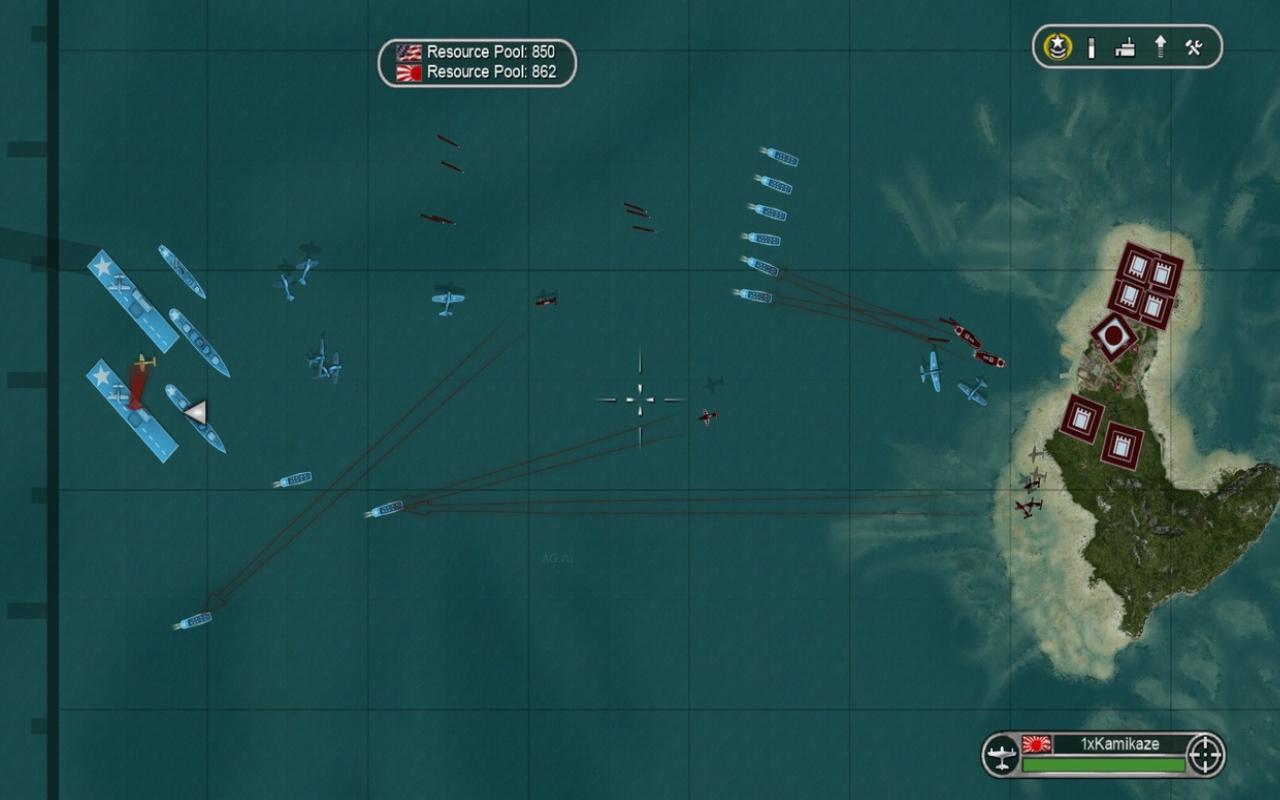Click the Japanese flag beside Resource Pool 862
The height and width of the screenshot is (800, 1280).
click(x=408, y=71)
